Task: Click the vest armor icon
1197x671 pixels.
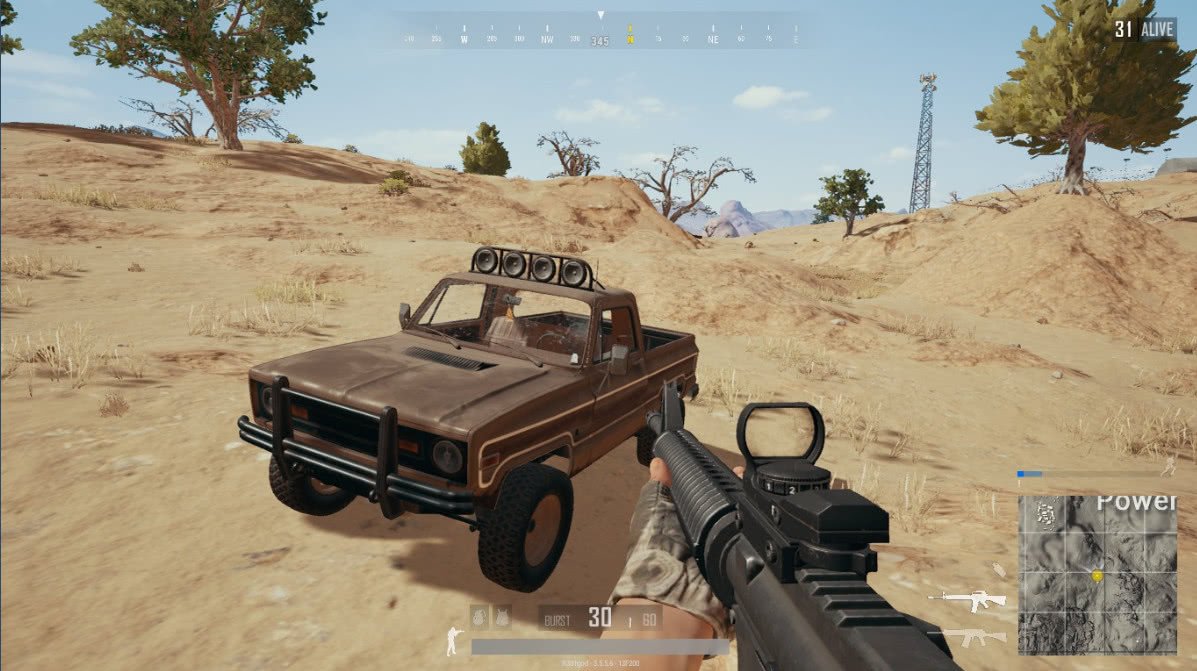Action: 502,617
